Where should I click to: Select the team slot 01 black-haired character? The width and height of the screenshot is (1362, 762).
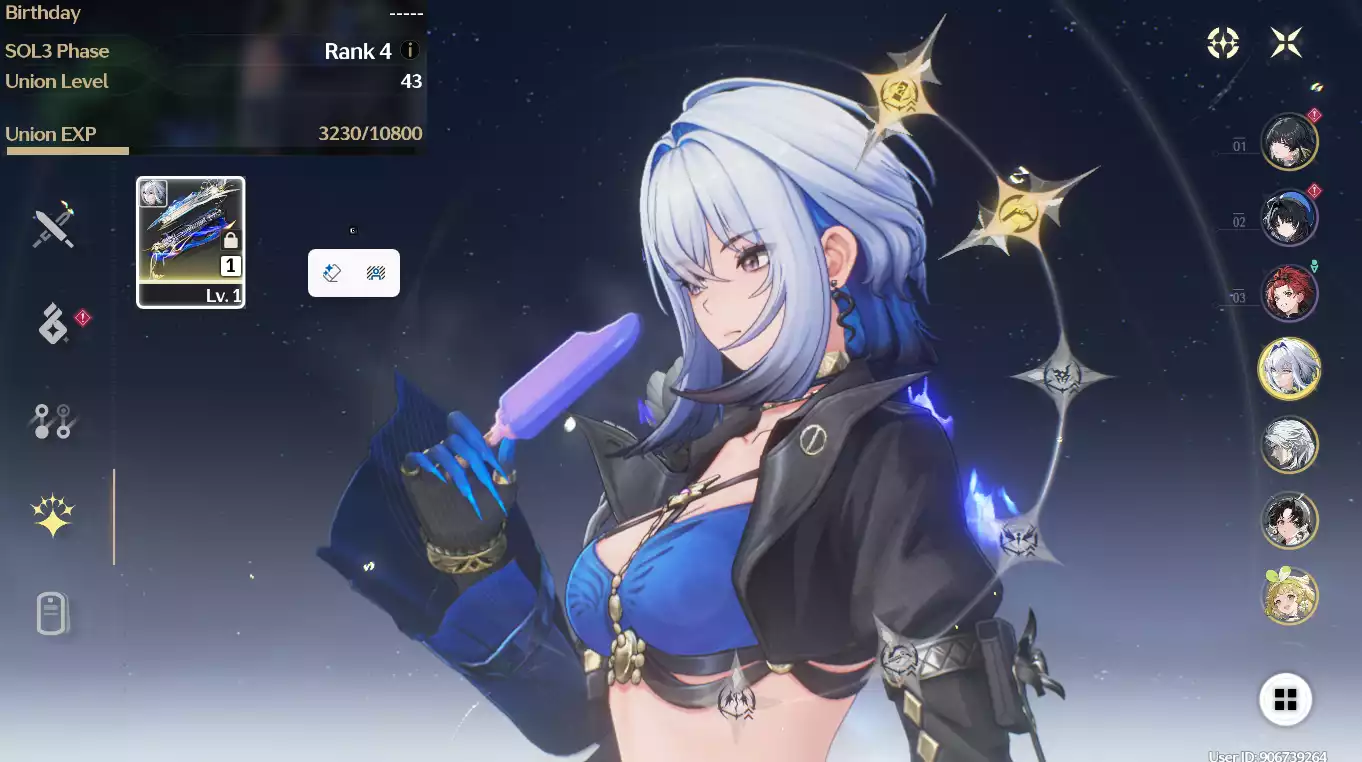click(x=1288, y=143)
